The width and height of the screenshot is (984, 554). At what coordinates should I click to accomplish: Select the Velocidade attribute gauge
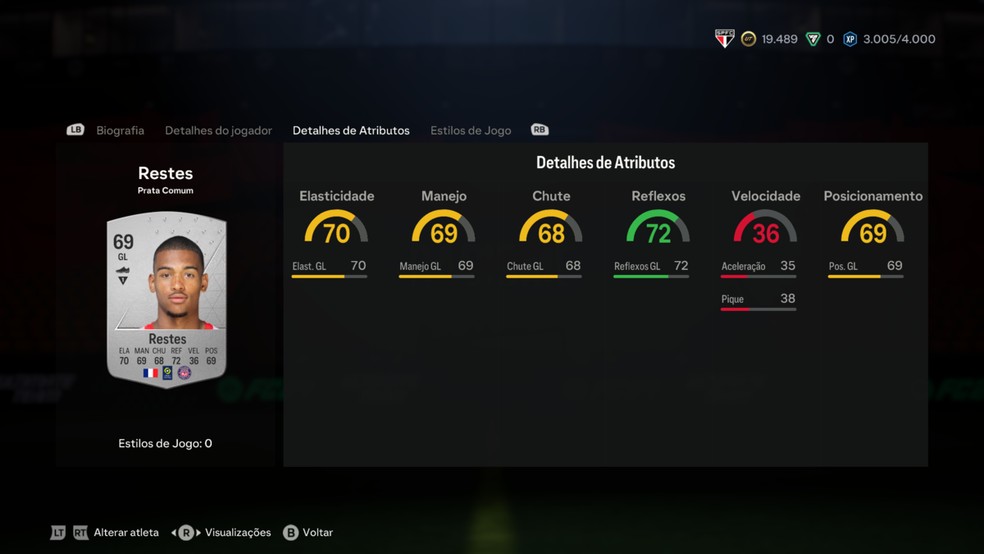(x=765, y=227)
